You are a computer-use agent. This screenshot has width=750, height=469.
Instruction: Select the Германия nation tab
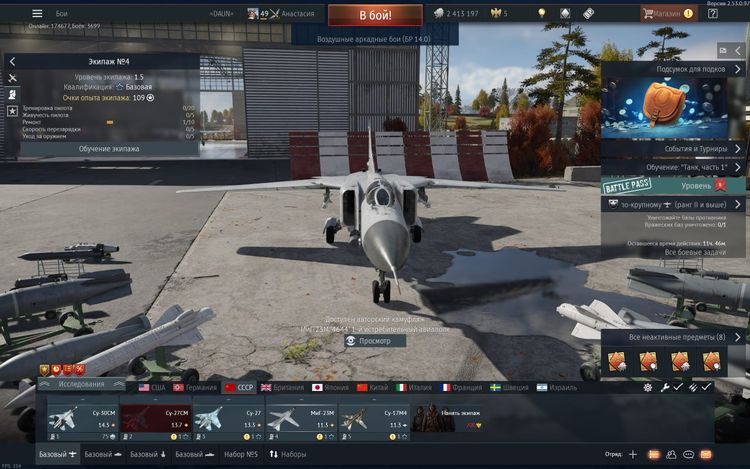coord(195,386)
